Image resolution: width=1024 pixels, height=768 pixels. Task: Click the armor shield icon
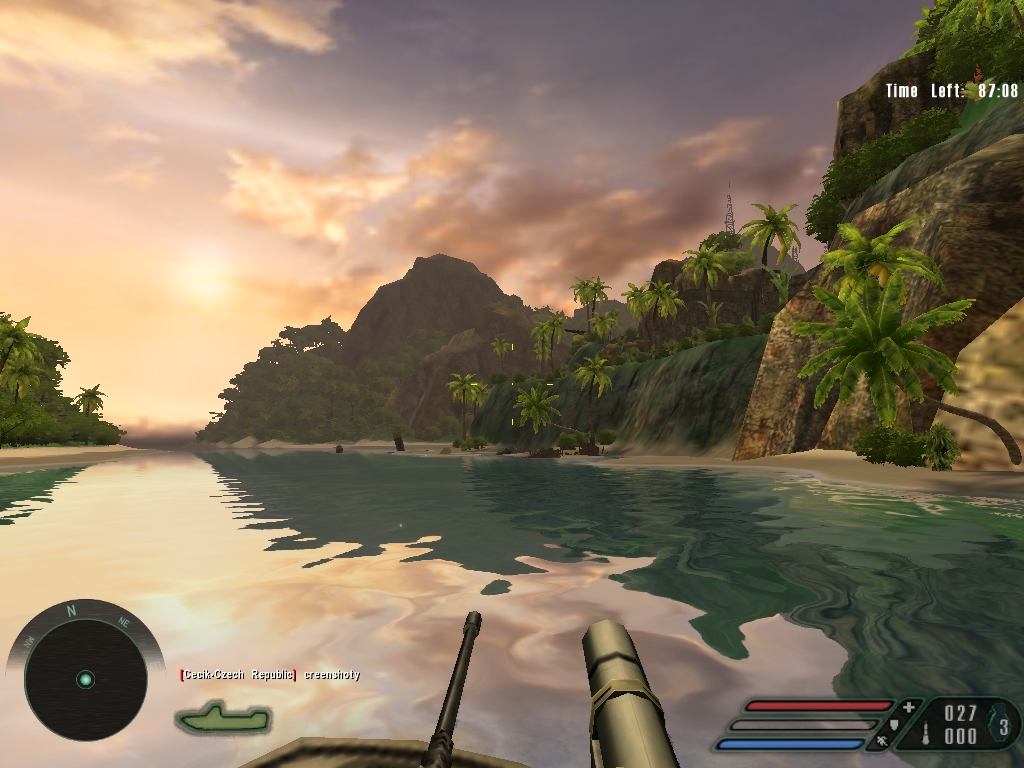[896, 725]
